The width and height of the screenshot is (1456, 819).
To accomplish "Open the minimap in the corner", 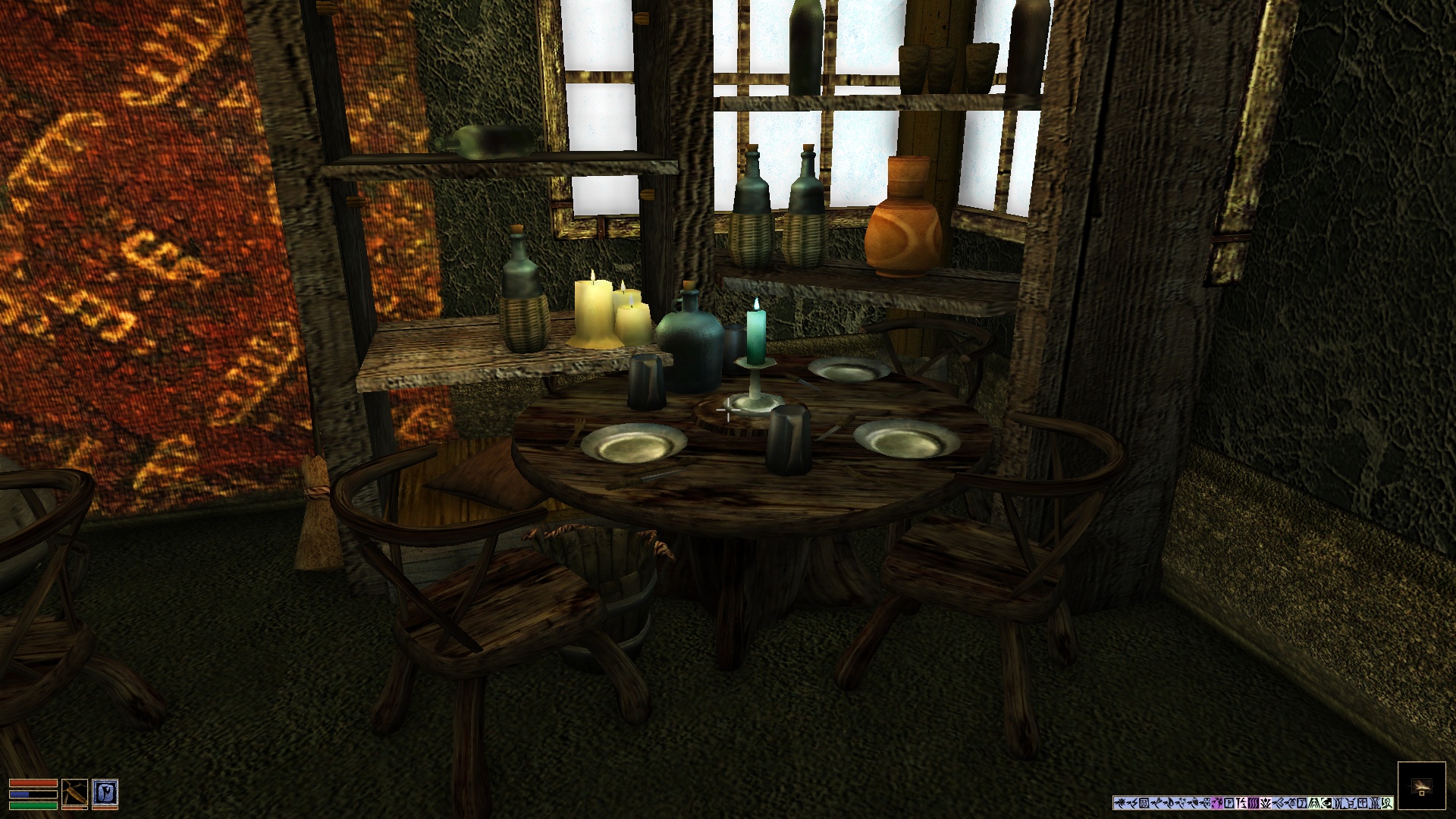I will click(x=1421, y=786).
